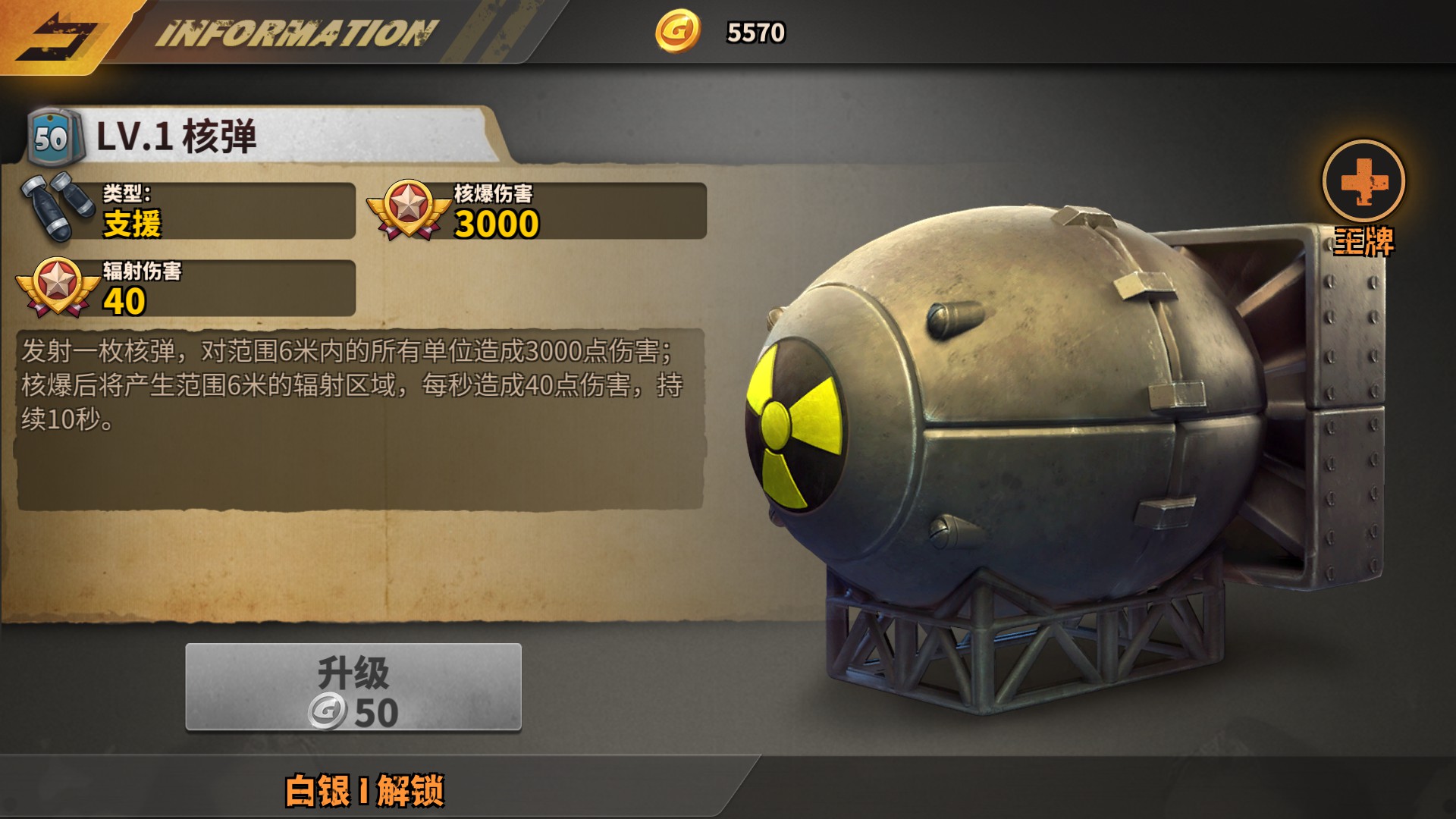The image size is (1456, 819).
Task: Click the 白银 I 解锁 unlock text
Action: pyautogui.click(x=364, y=790)
